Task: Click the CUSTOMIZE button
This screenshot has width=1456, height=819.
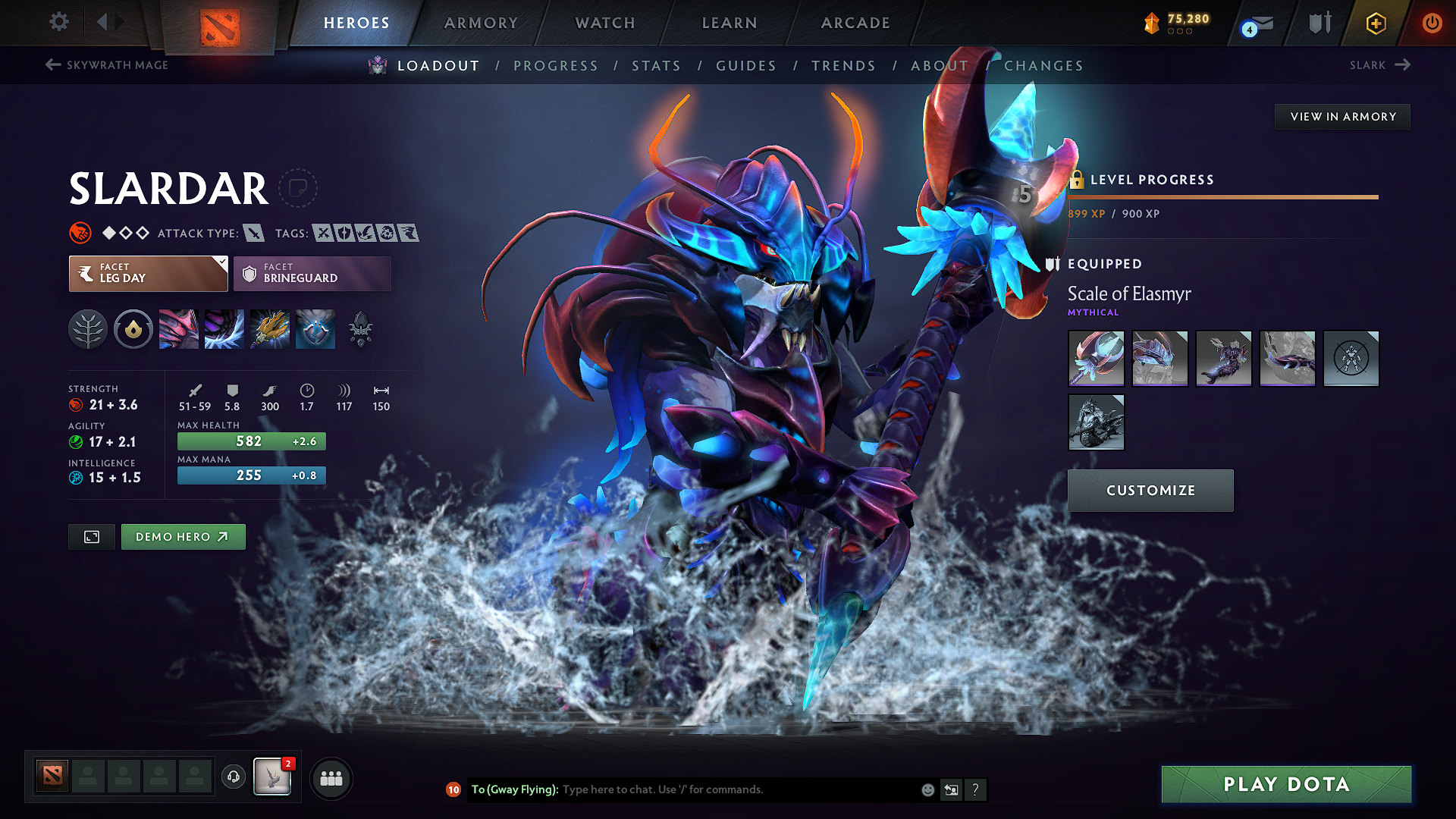Action: (1150, 491)
